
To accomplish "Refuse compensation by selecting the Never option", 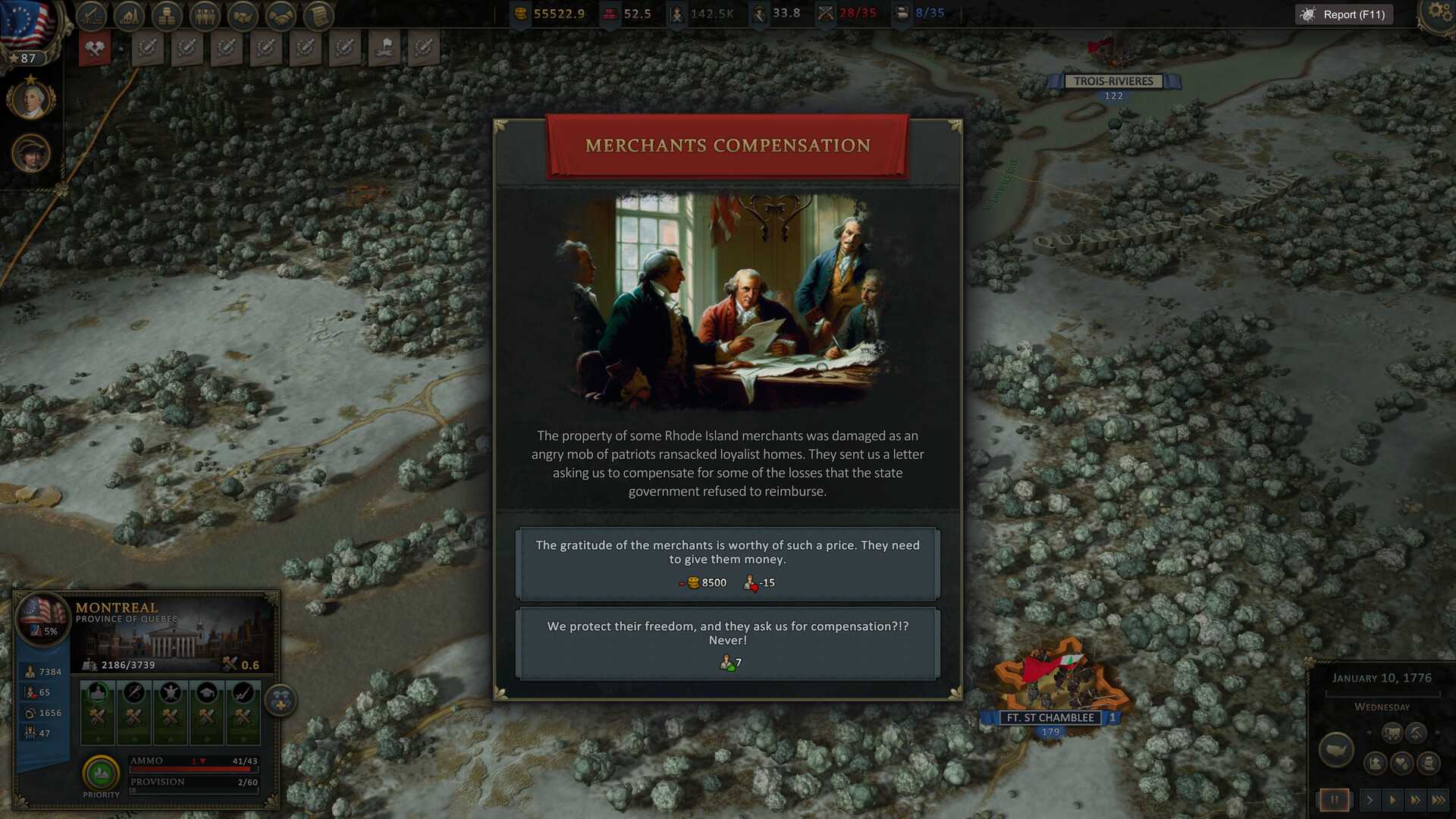I will [726, 643].
